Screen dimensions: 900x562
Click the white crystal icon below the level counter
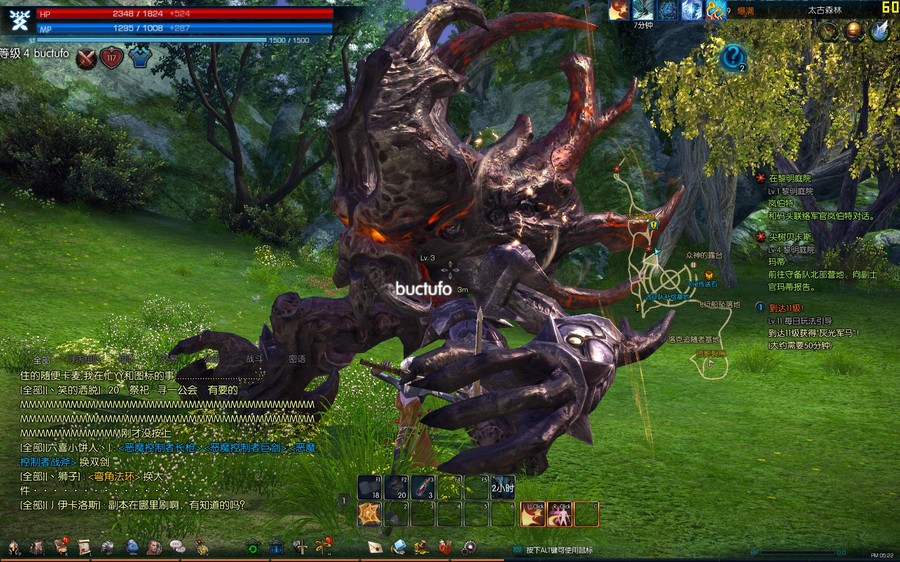click(879, 31)
